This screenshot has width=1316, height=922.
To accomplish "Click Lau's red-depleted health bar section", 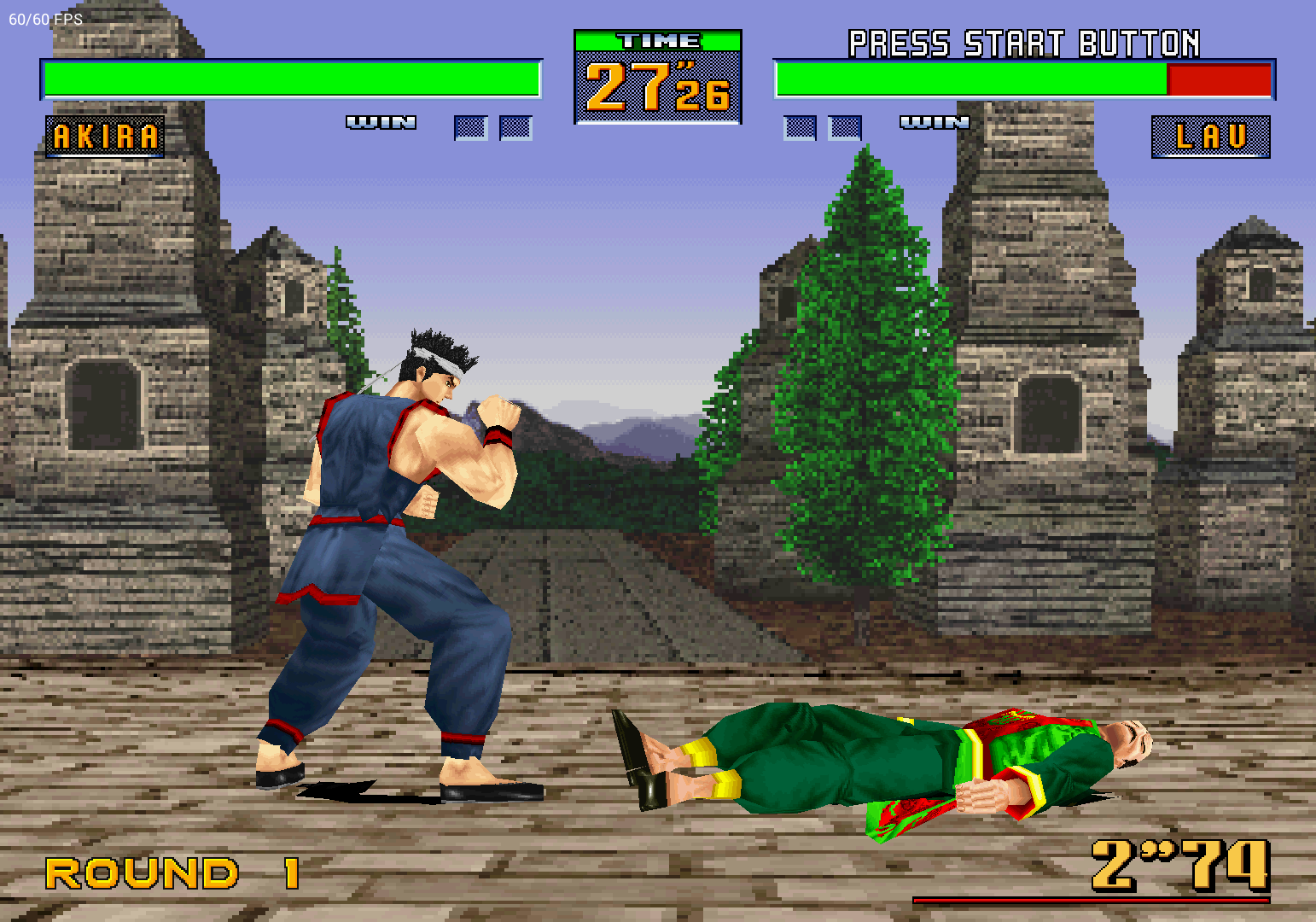I will tap(1219, 79).
